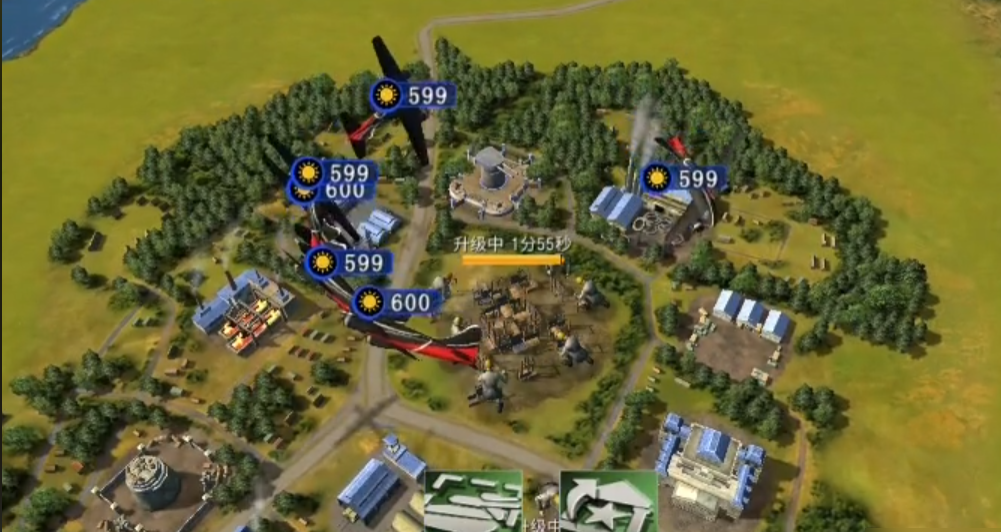Tap the green icon with grey runway lines
The image size is (1001, 532).
pyautogui.click(x=473, y=502)
